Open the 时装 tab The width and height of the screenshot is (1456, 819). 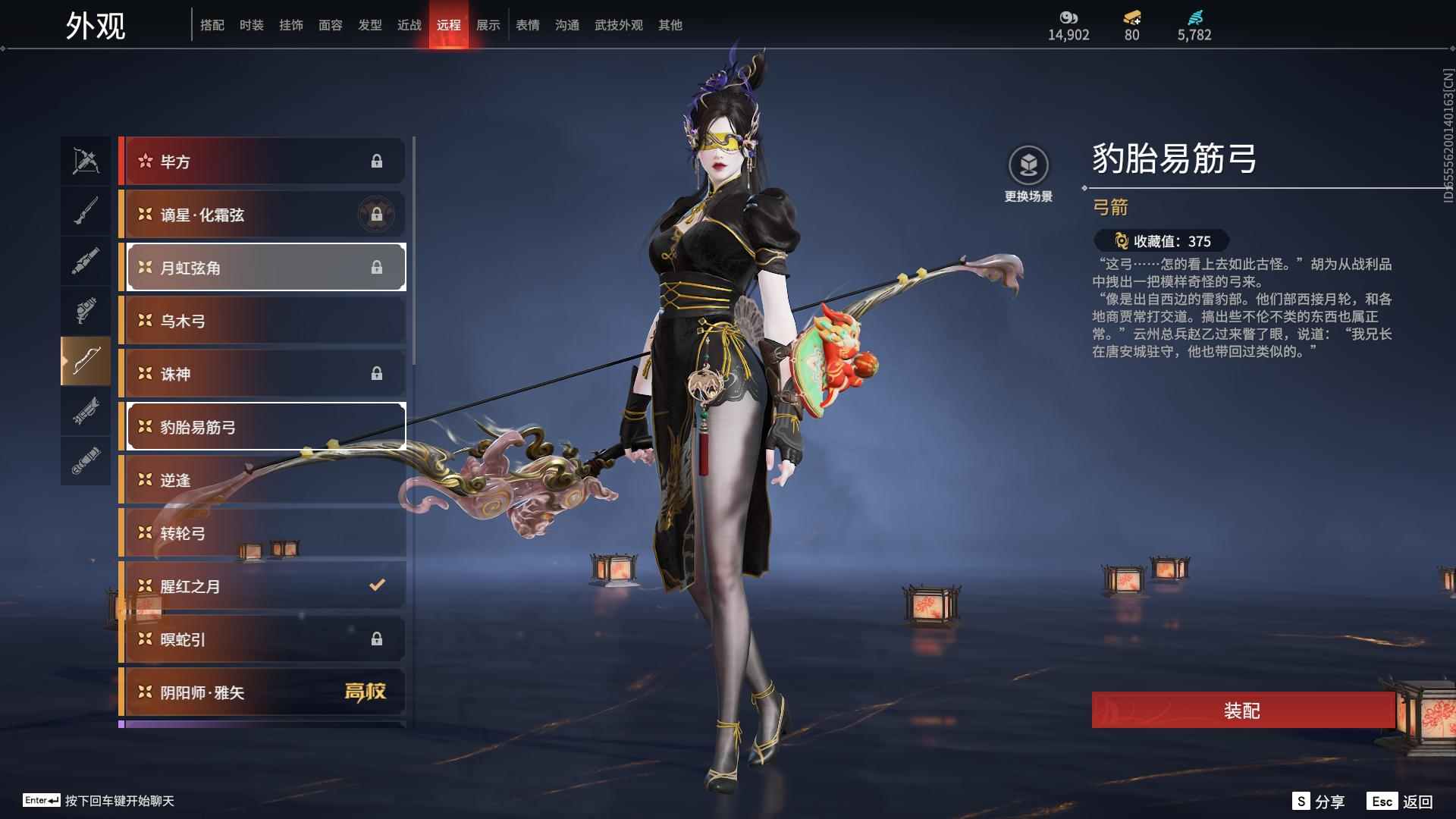point(251,24)
